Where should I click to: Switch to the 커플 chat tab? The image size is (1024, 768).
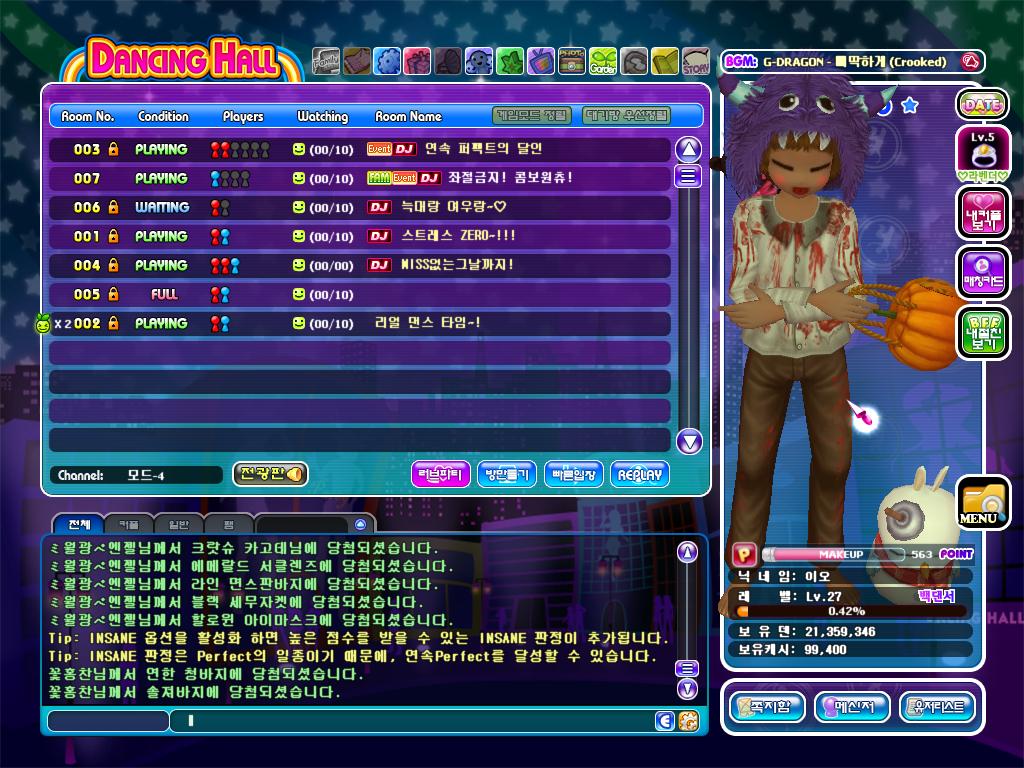(x=130, y=524)
